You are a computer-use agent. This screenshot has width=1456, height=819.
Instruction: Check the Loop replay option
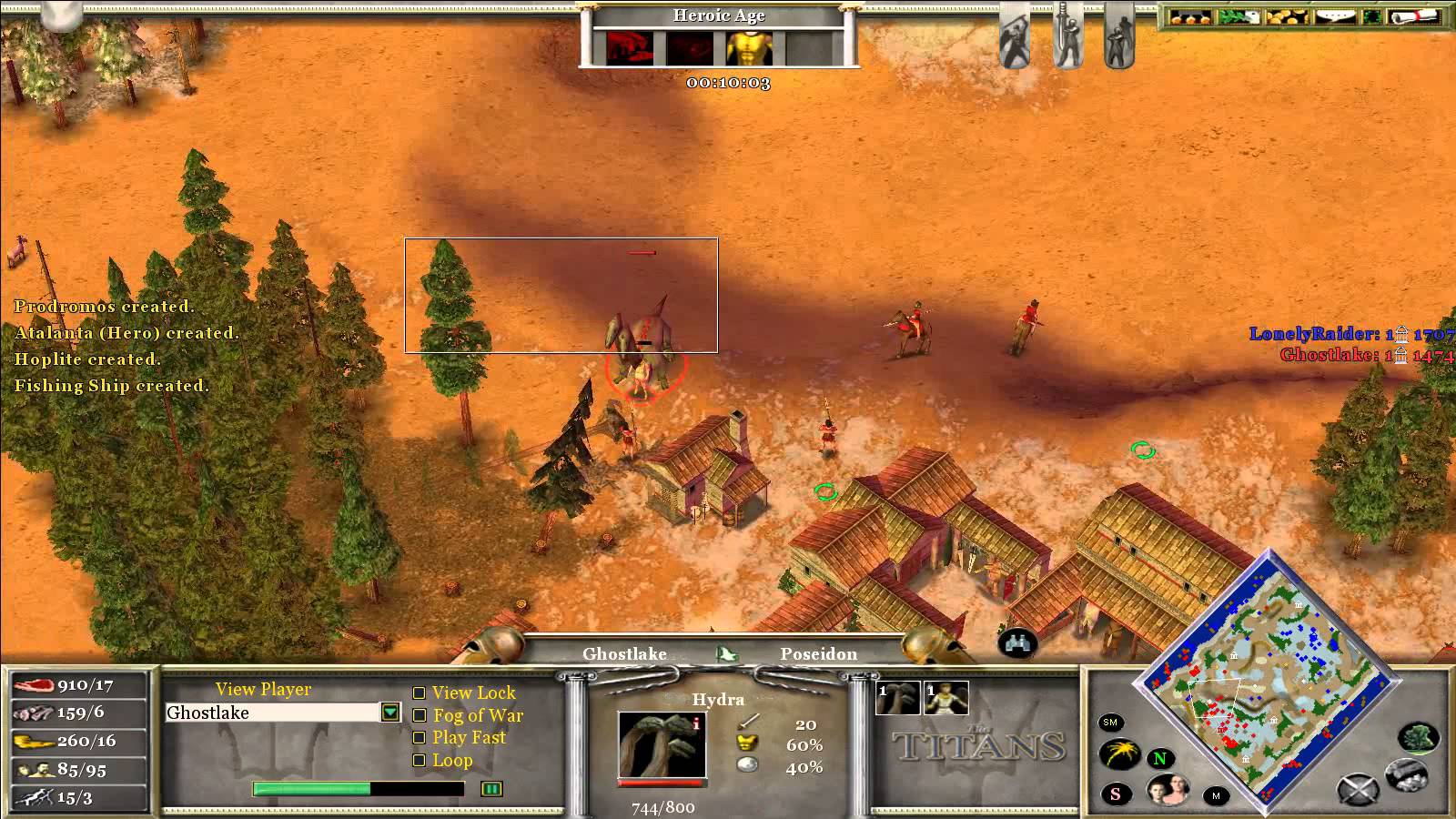pyautogui.click(x=420, y=761)
